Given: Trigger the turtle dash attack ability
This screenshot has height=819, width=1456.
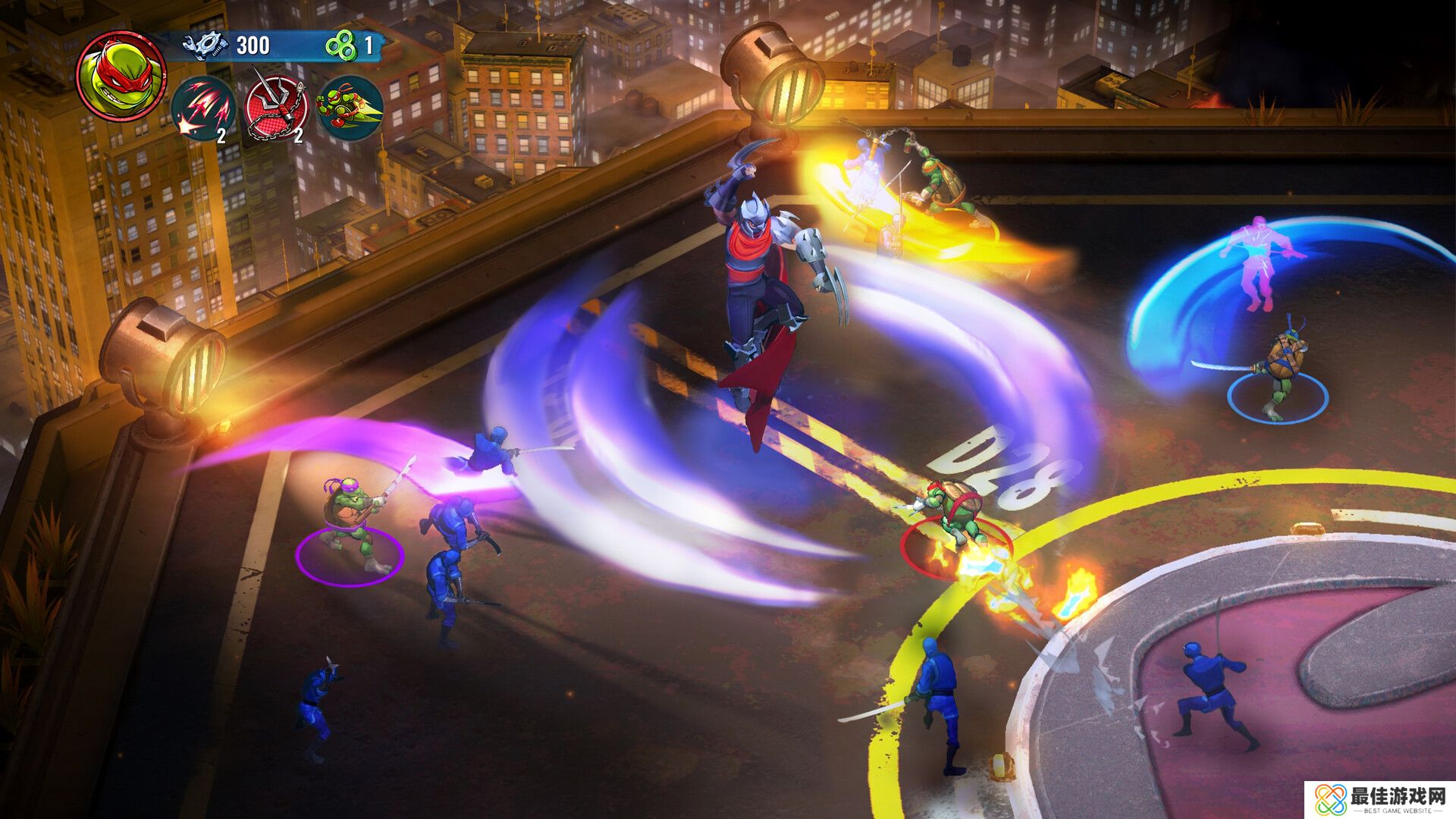Looking at the screenshot, I should pos(350,108).
